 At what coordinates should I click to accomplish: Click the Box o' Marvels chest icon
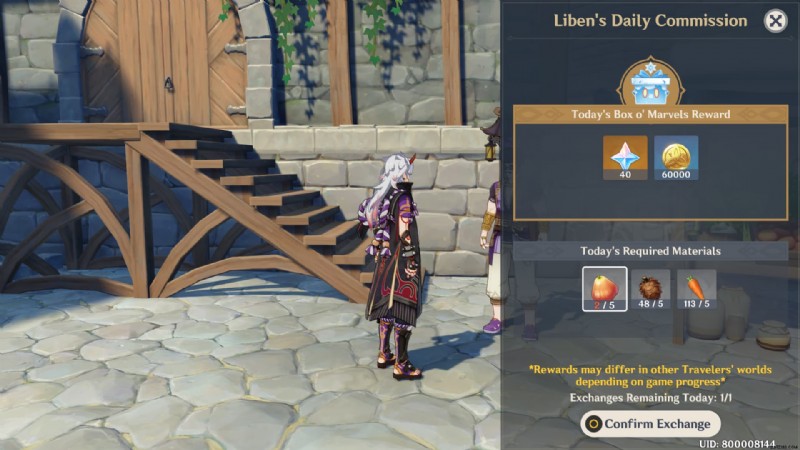point(649,84)
